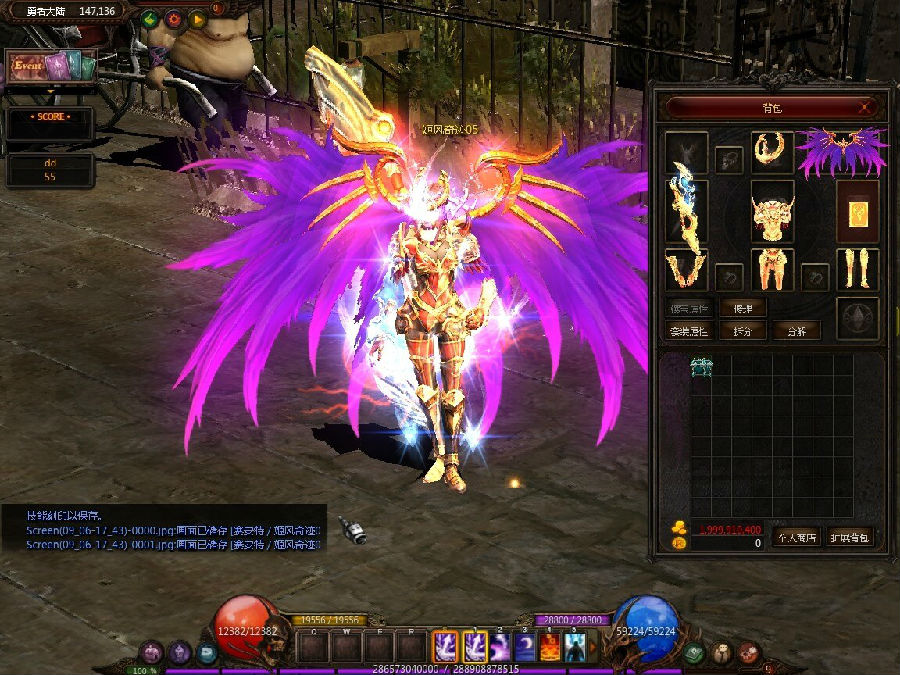Open the Event cards panel

coord(52,67)
